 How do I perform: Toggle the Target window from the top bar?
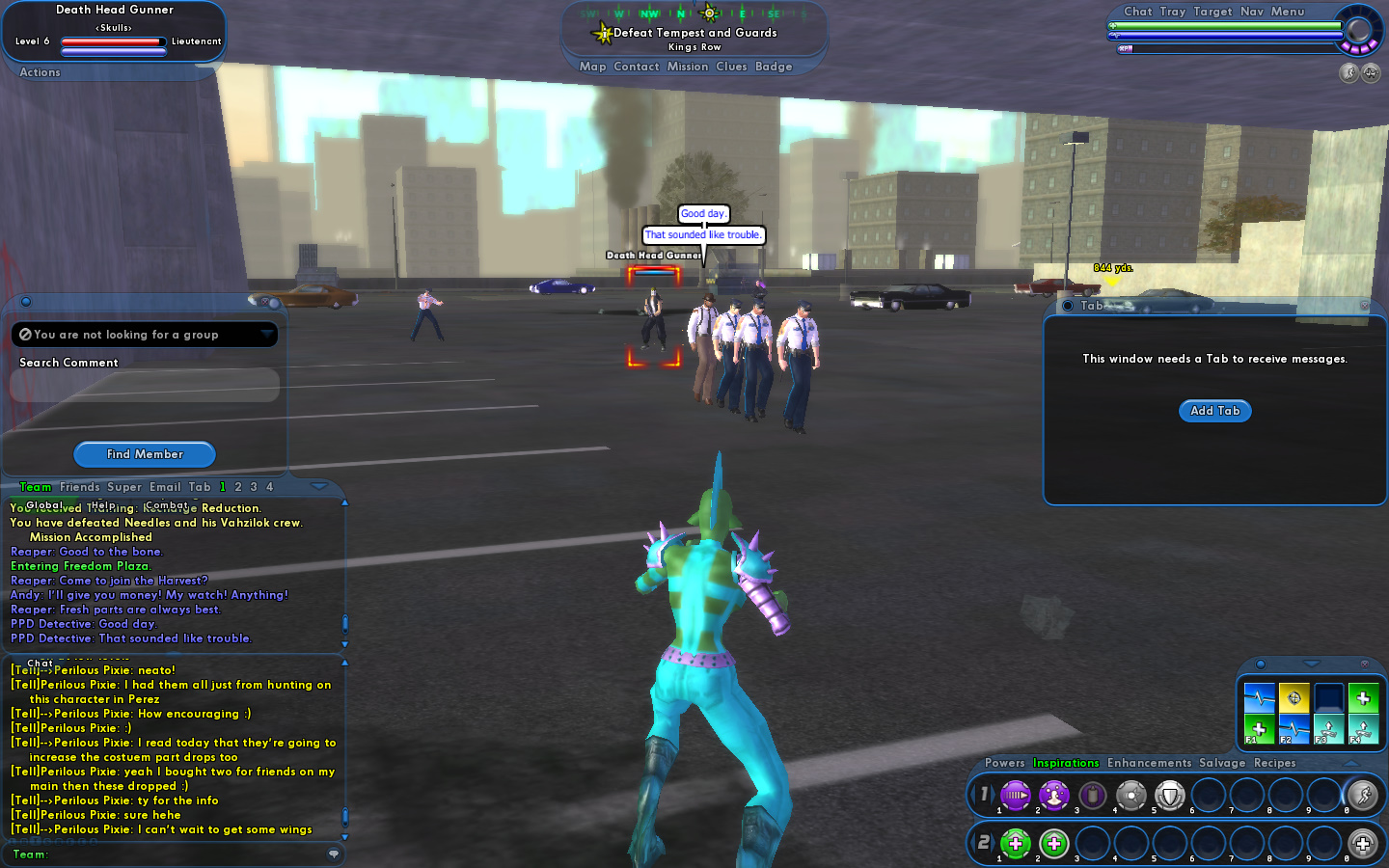(x=1212, y=12)
